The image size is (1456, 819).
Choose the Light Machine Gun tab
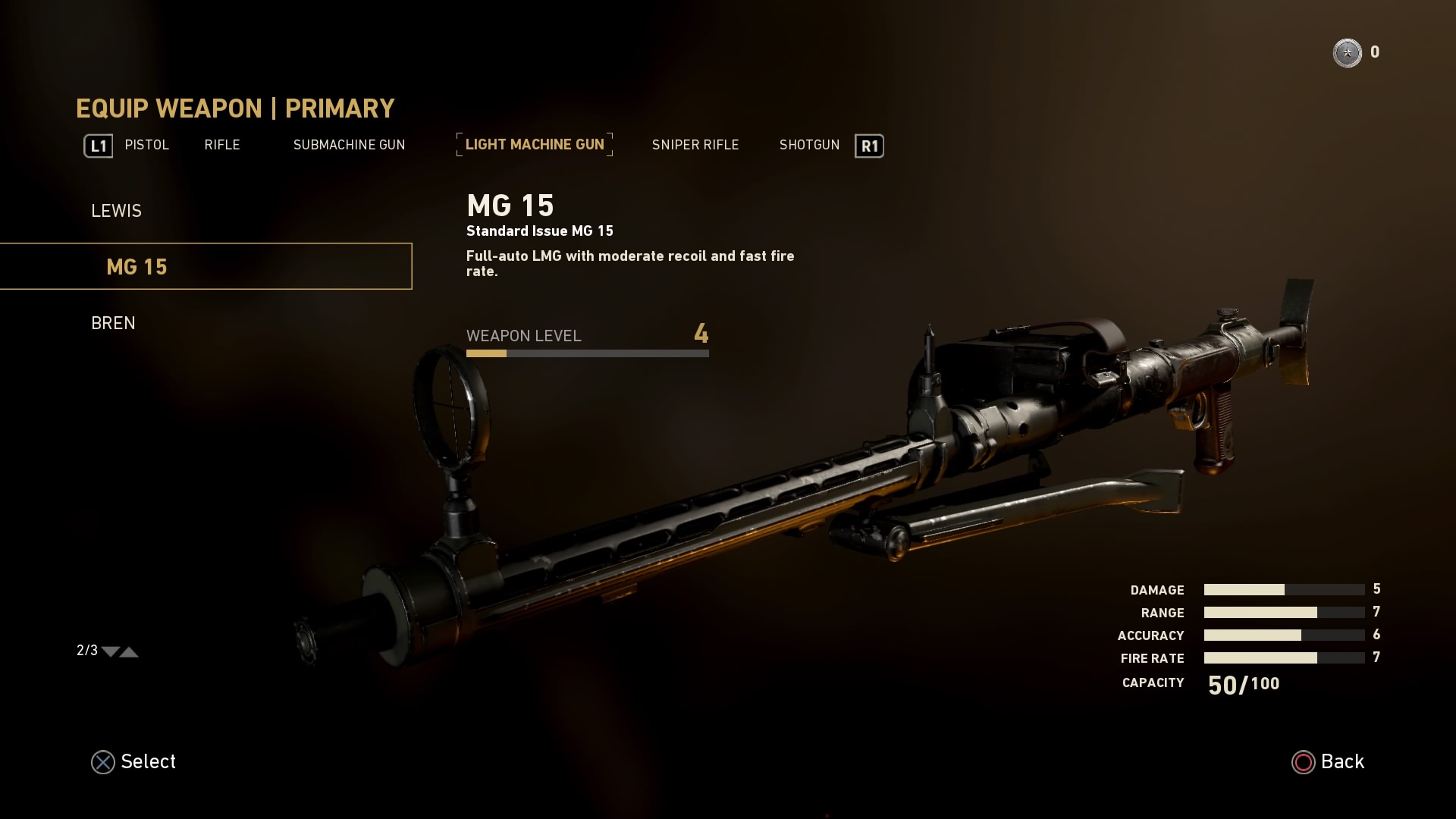pyautogui.click(x=535, y=145)
